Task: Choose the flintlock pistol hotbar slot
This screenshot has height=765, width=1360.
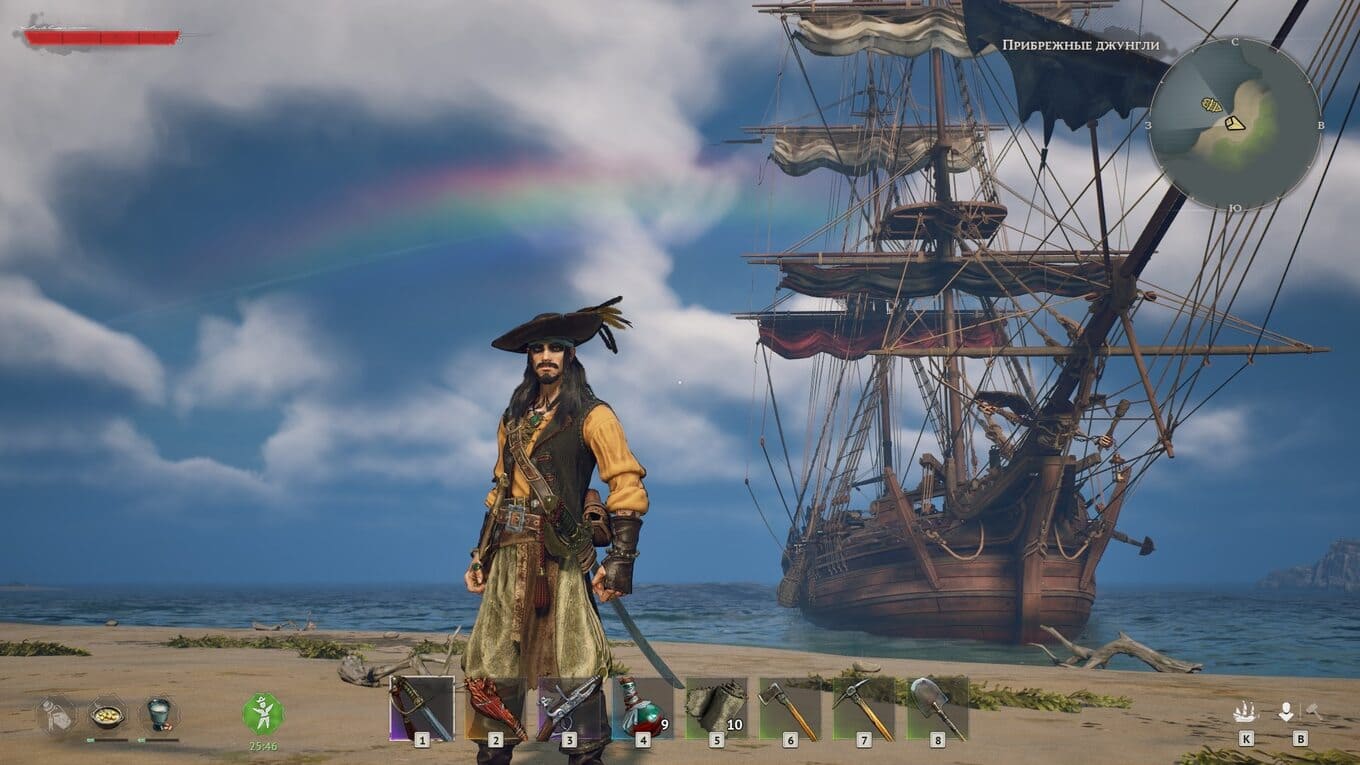Action: point(569,708)
